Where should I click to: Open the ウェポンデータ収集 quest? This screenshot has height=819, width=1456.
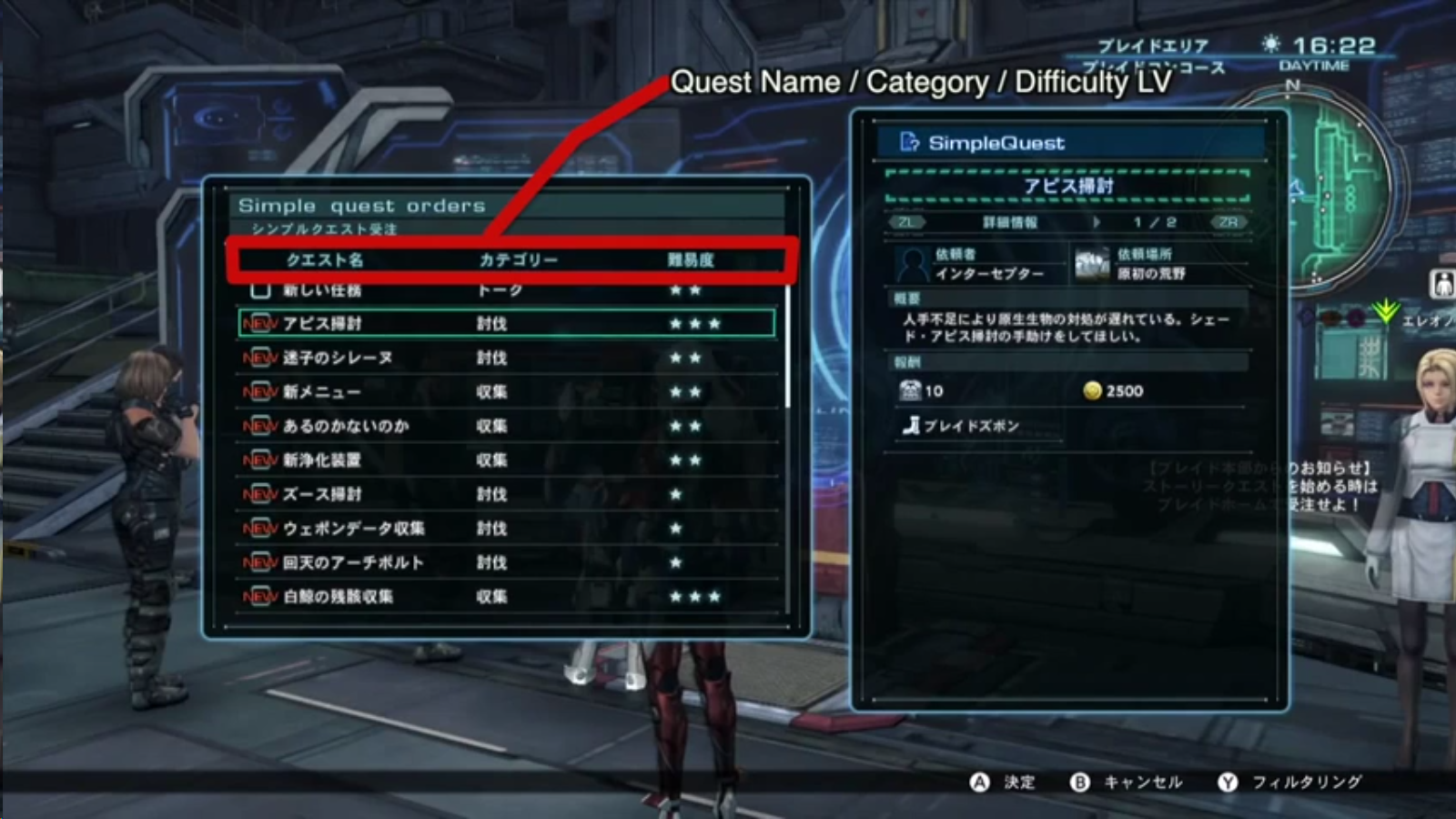click(353, 529)
